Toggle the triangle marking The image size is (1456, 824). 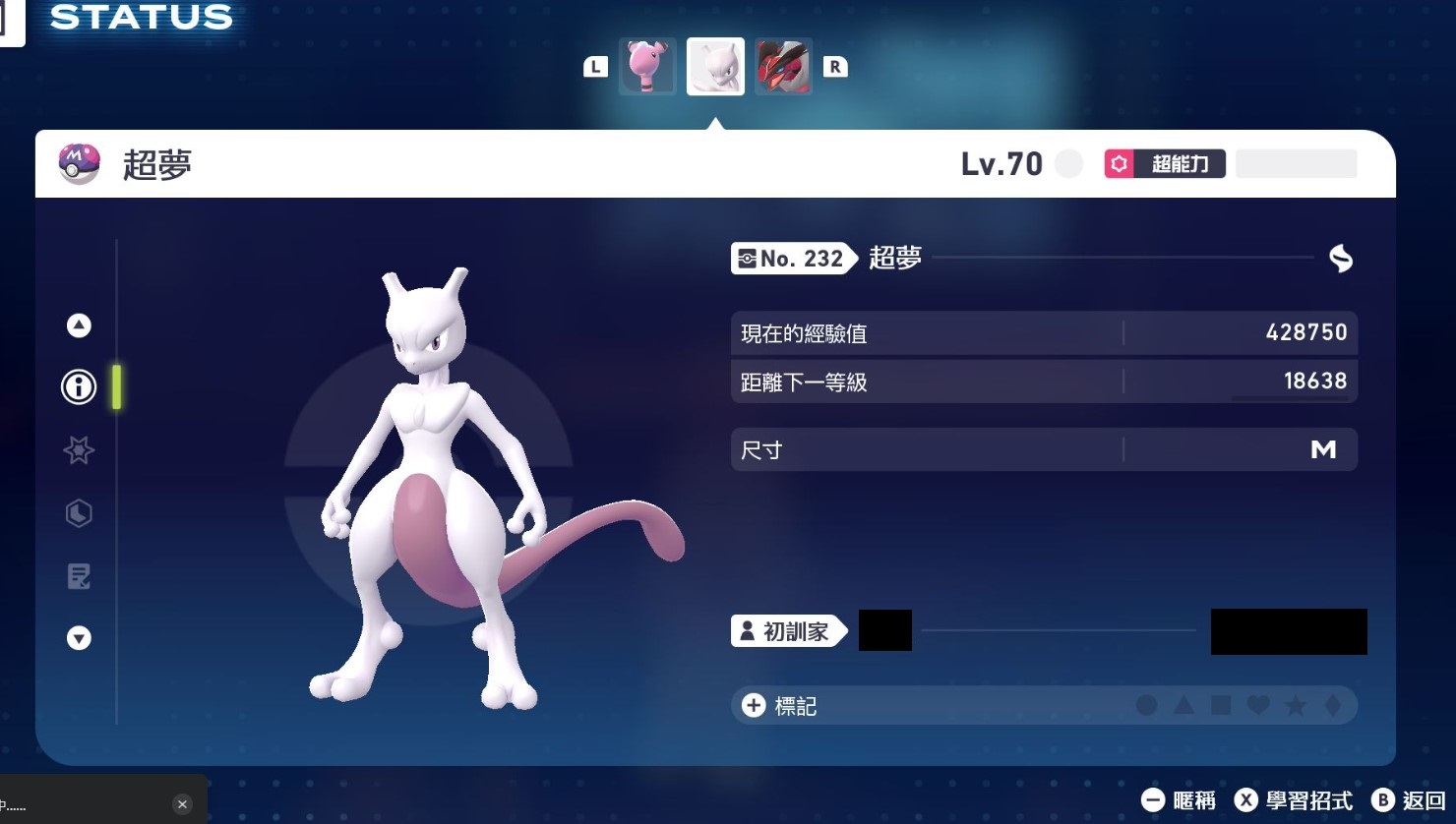1183,705
